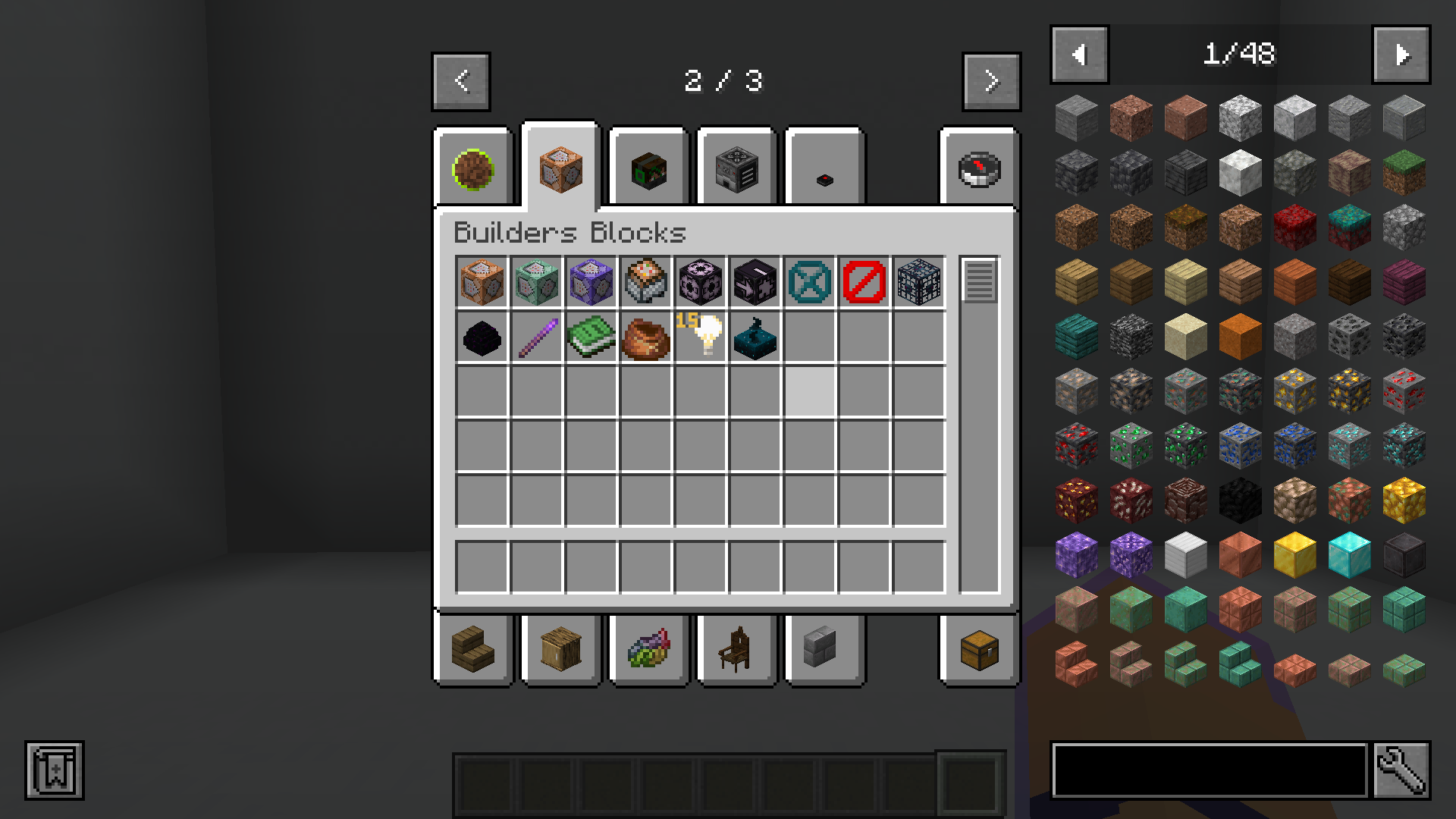Advance the JEI item list to next page
The height and width of the screenshot is (819, 1456).
click(1401, 55)
